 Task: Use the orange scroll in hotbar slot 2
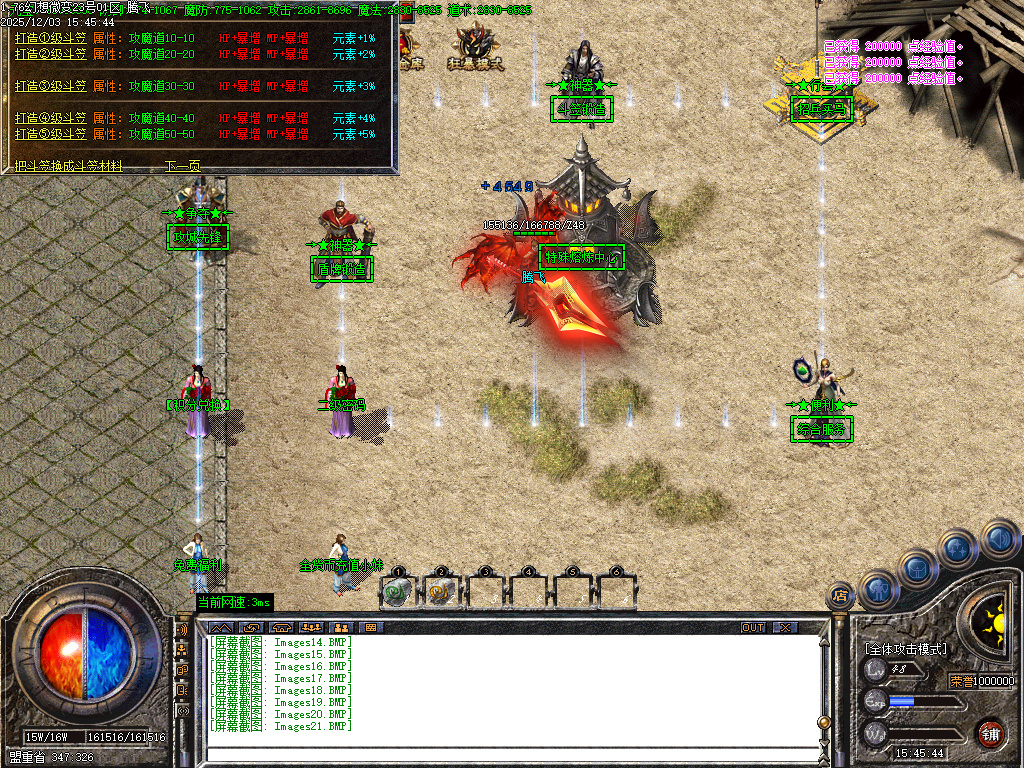[x=441, y=591]
